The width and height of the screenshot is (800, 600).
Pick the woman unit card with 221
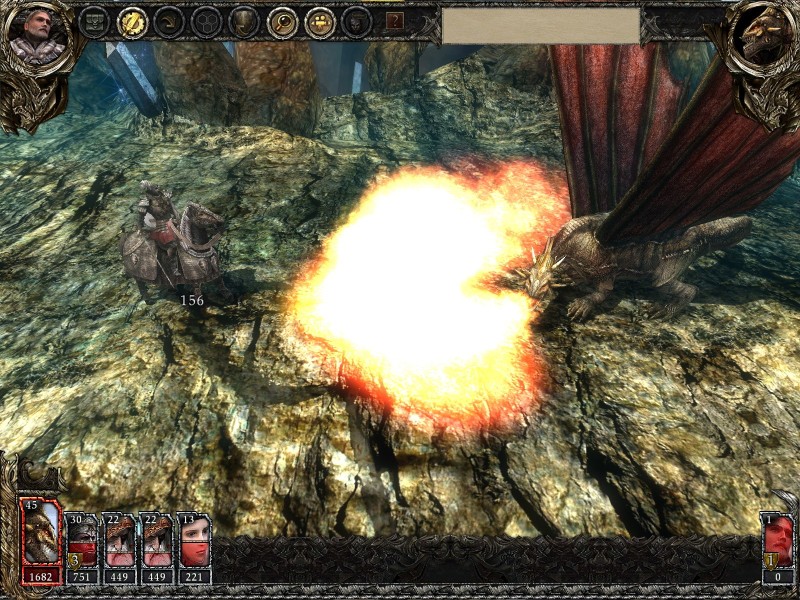point(194,547)
